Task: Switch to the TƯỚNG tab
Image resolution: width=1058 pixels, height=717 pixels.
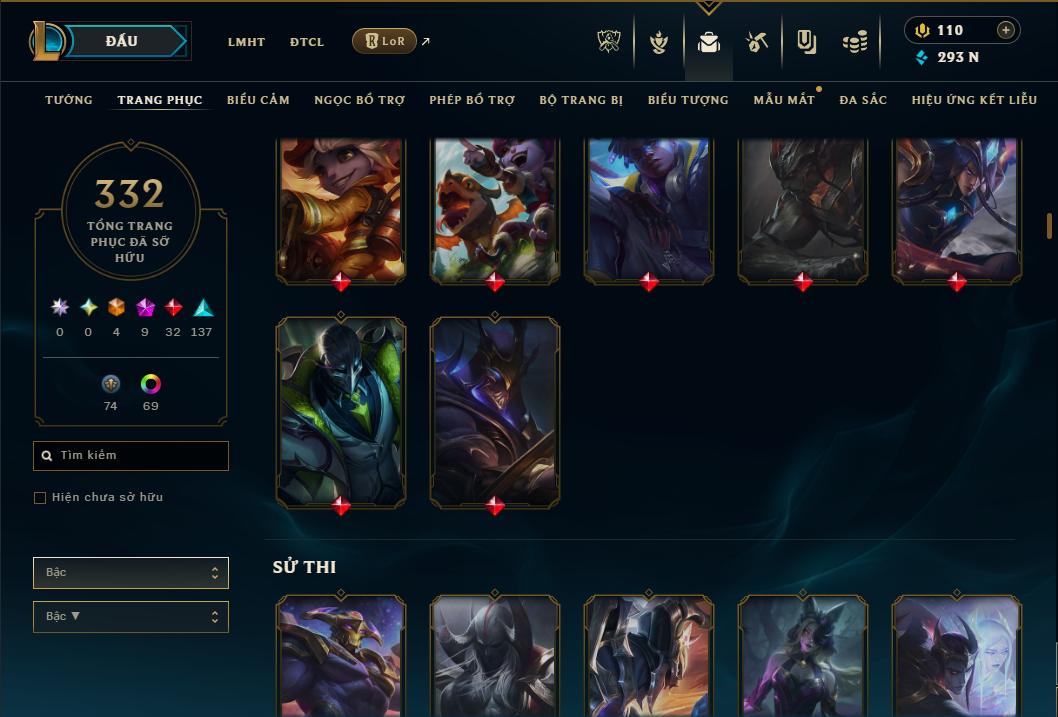Action: (x=69, y=100)
